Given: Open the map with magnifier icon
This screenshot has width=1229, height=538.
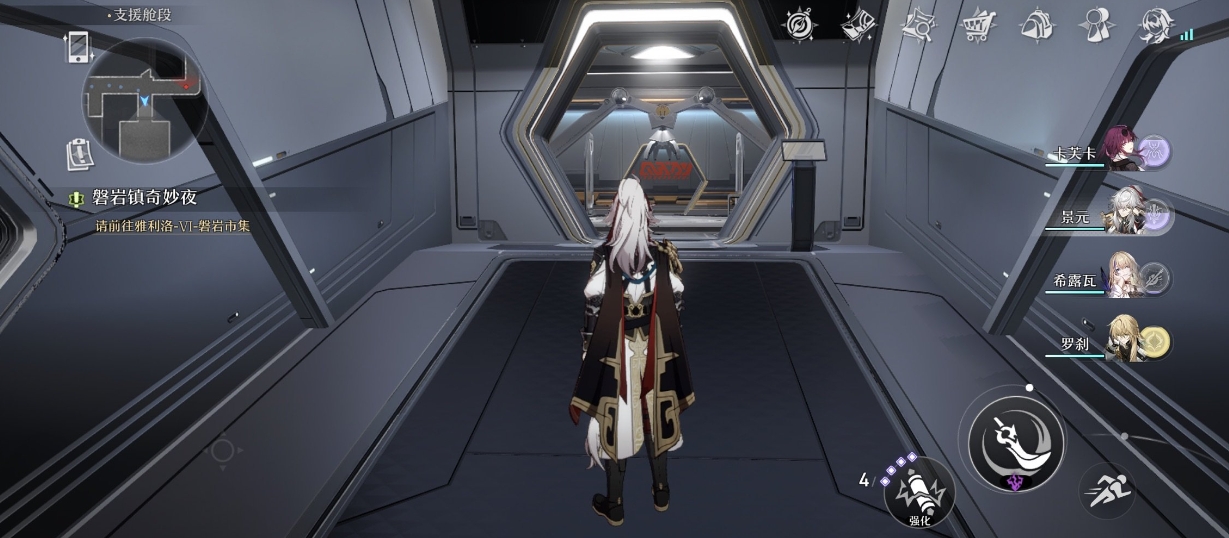Looking at the screenshot, I should [918, 25].
